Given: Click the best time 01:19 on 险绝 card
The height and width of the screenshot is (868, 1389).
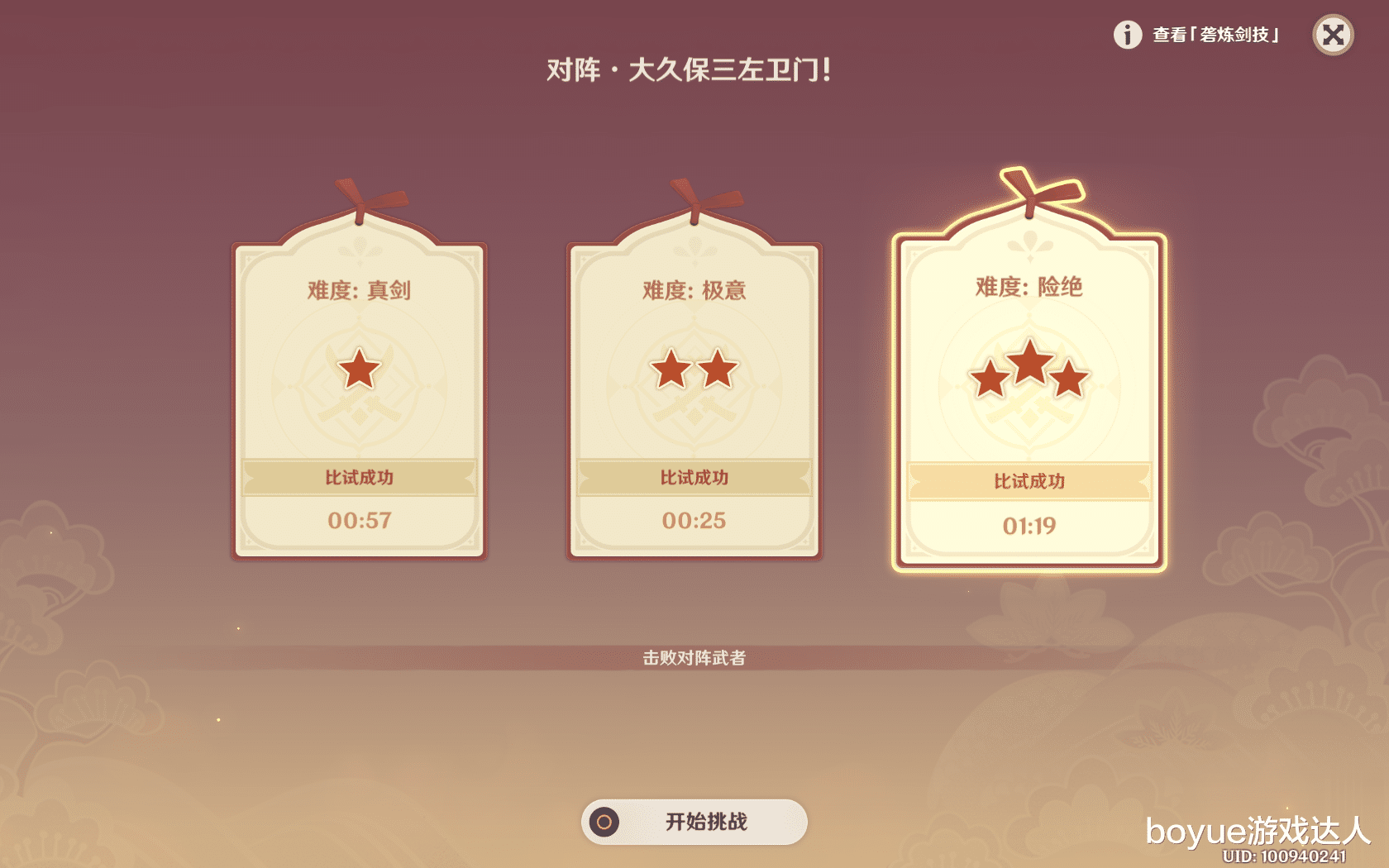Looking at the screenshot, I should pos(1028,525).
